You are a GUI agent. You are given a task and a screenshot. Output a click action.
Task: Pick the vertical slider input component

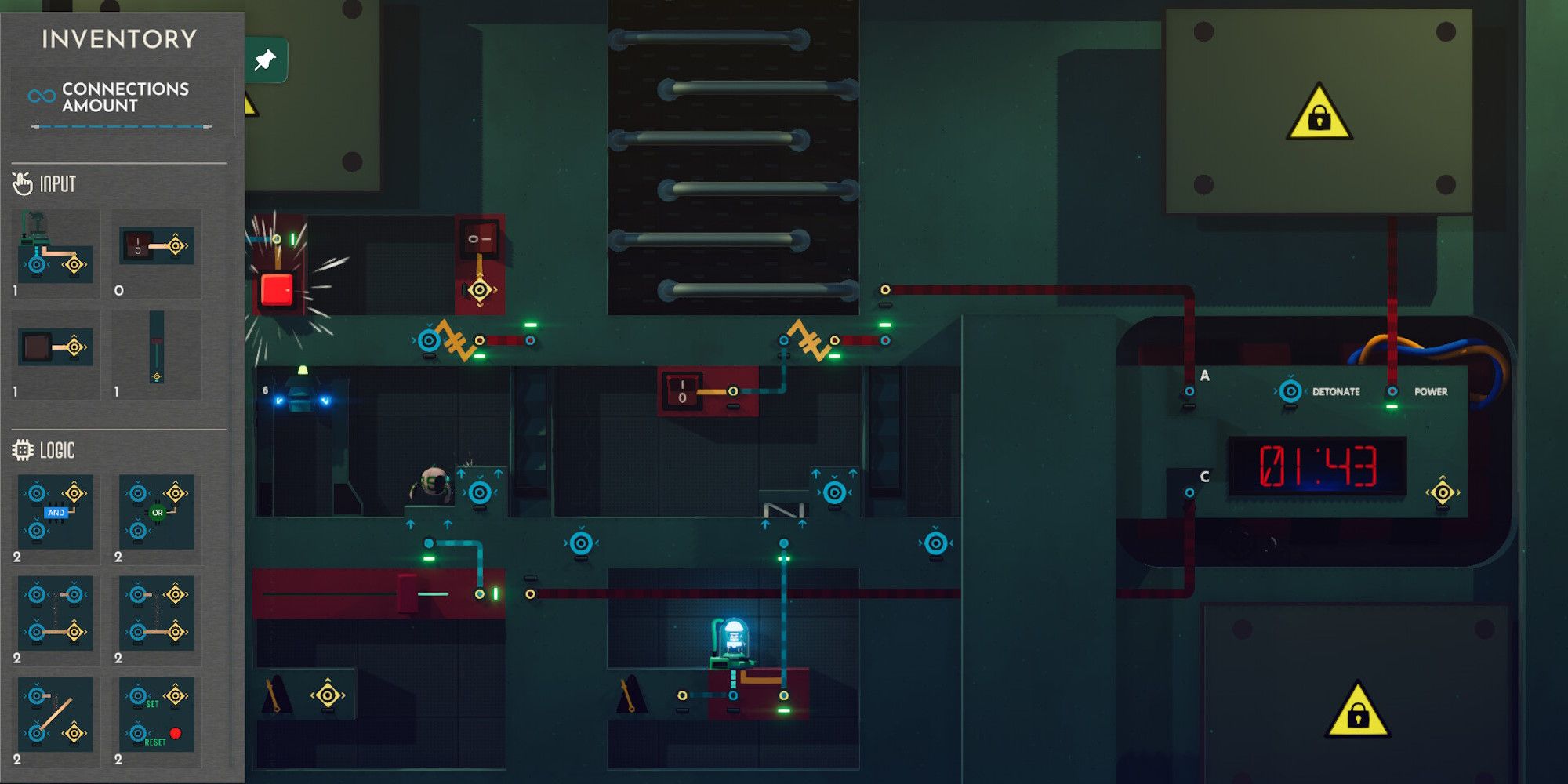click(x=157, y=347)
